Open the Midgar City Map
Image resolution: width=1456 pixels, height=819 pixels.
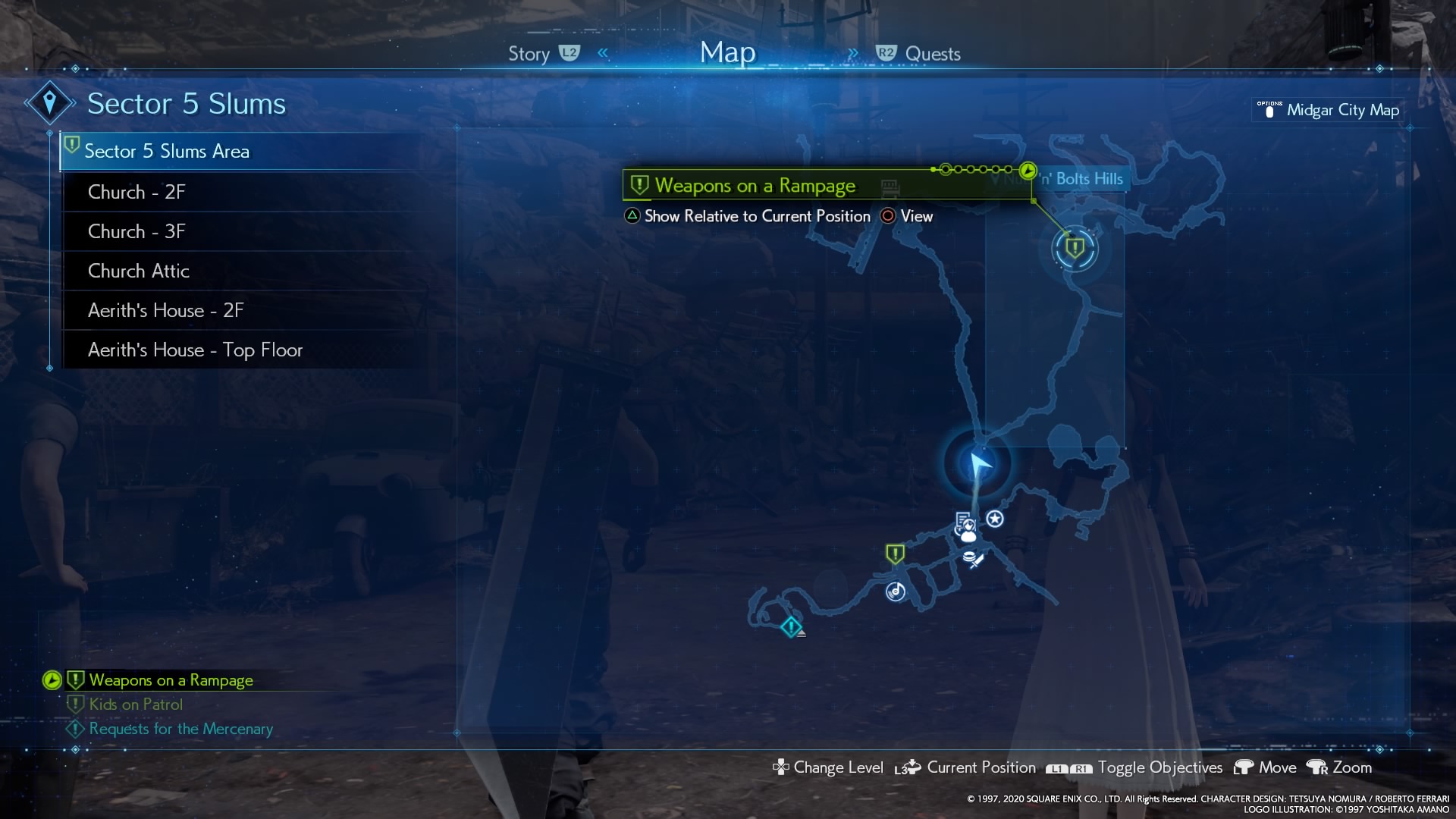(1341, 110)
